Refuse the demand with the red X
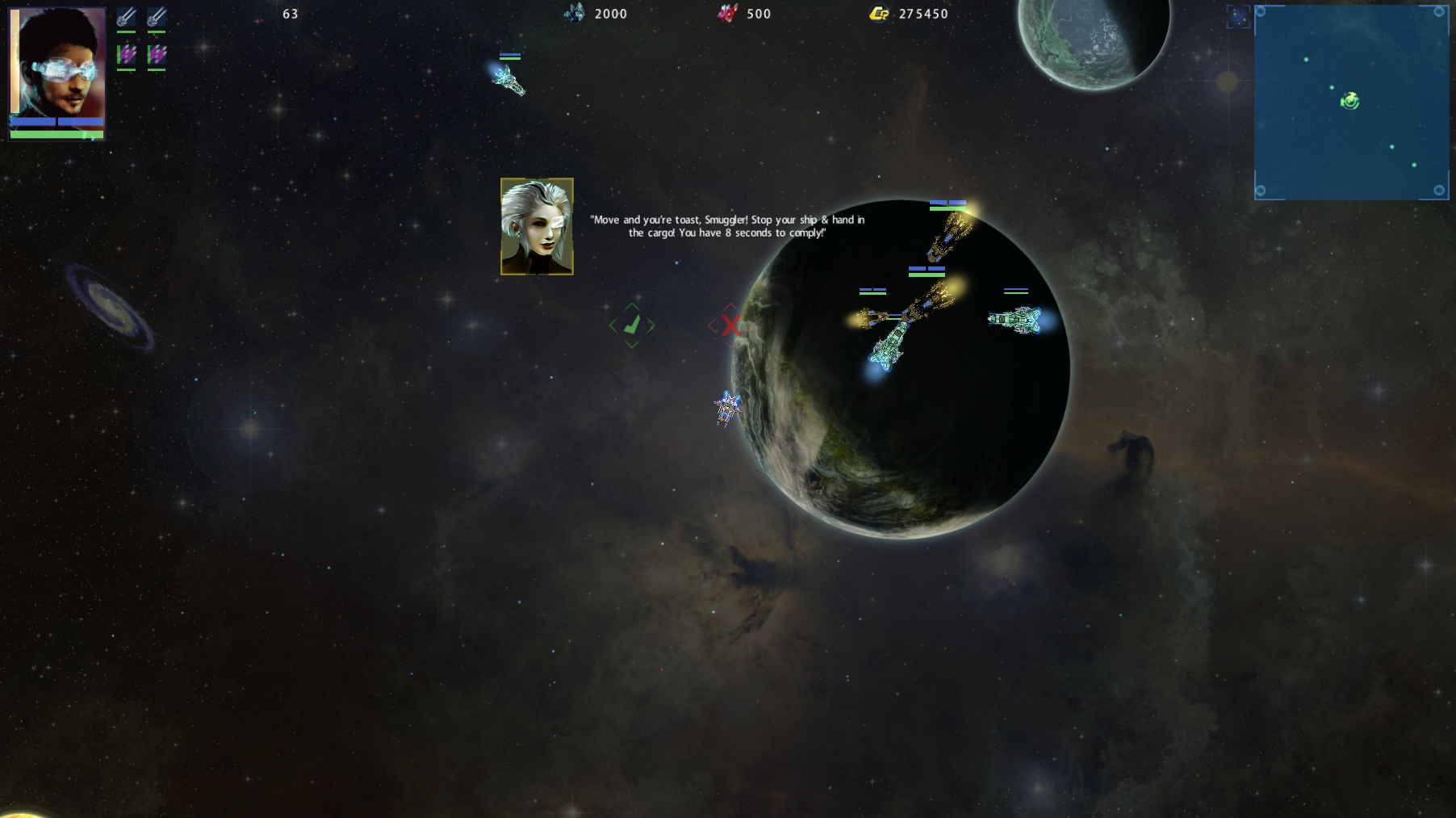The width and height of the screenshot is (1456, 818). (x=730, y=325)
